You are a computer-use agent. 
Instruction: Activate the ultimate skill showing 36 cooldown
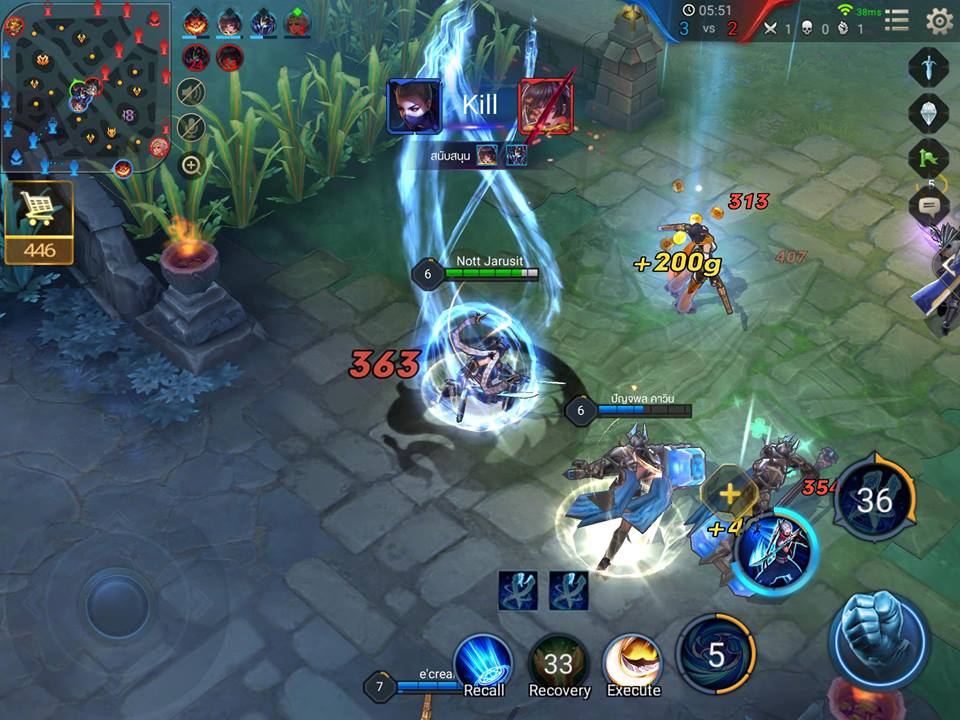pyautogui.click(x=874, y=498)
